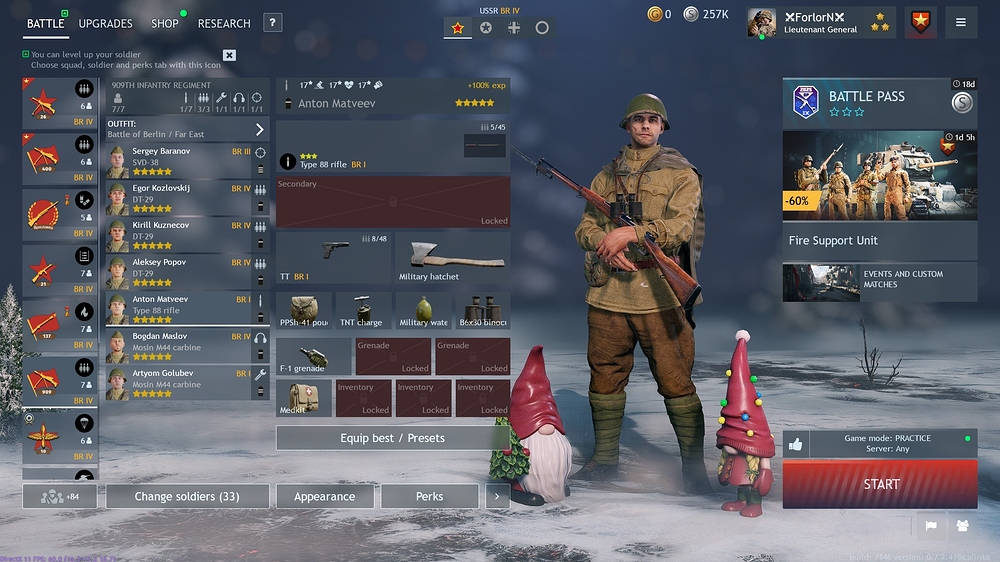Viewport: 1000px width, 562px height.
Task: Open the UPGRADES tab
Action: pos(105,23)
